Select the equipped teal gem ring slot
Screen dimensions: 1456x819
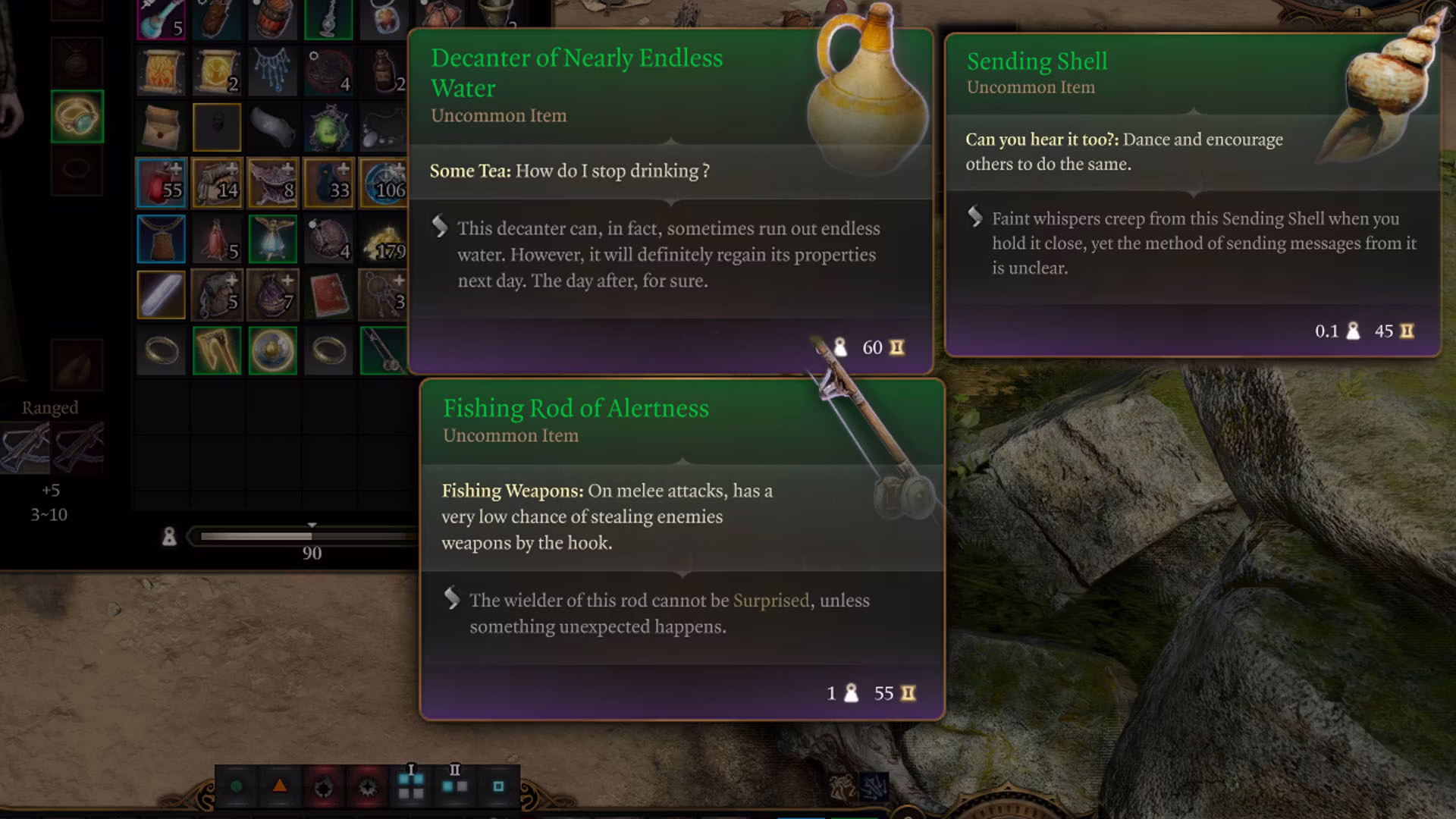(x=77, y=117)
